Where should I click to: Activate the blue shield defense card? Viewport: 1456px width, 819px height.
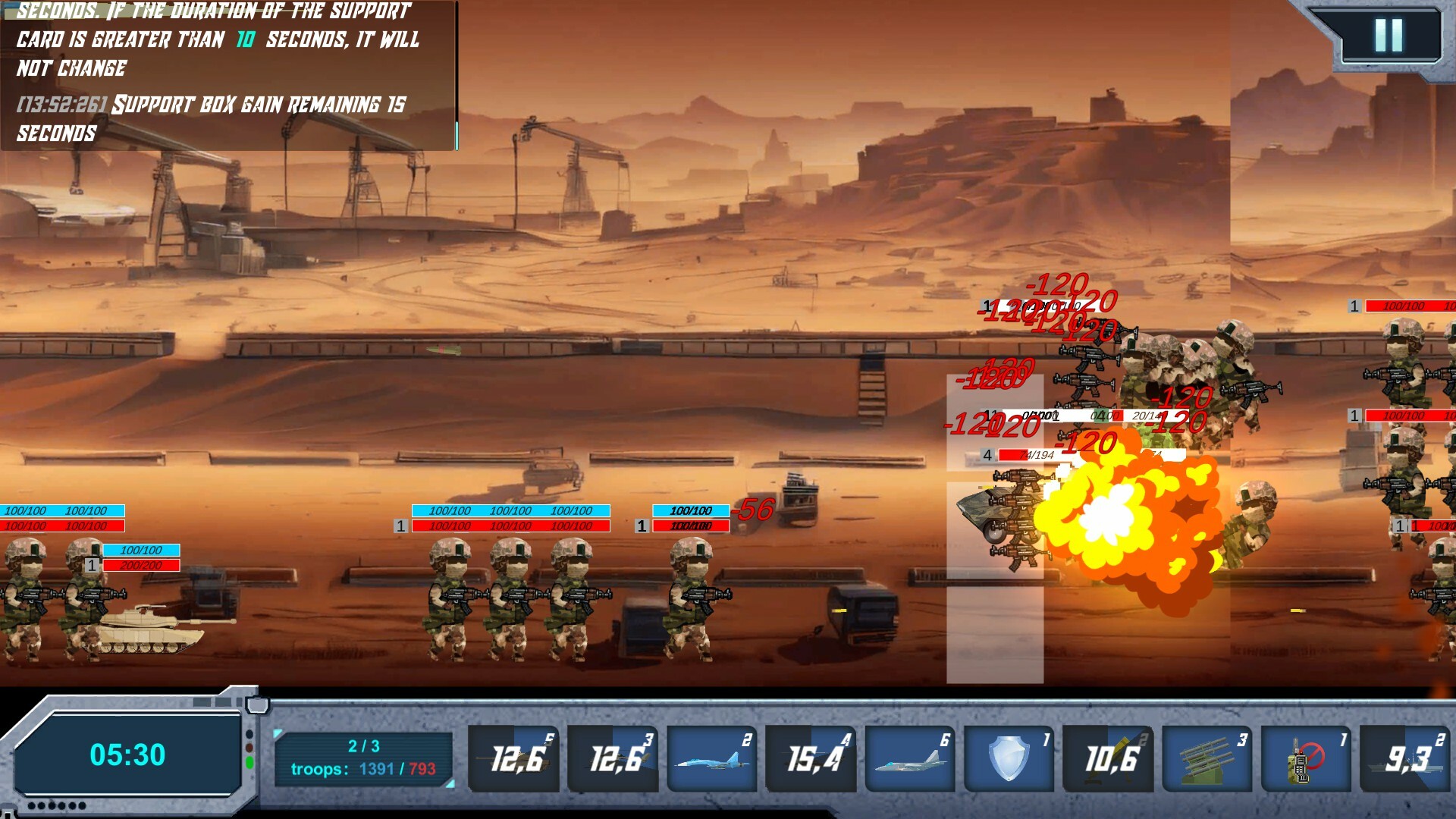point(1009,756)
